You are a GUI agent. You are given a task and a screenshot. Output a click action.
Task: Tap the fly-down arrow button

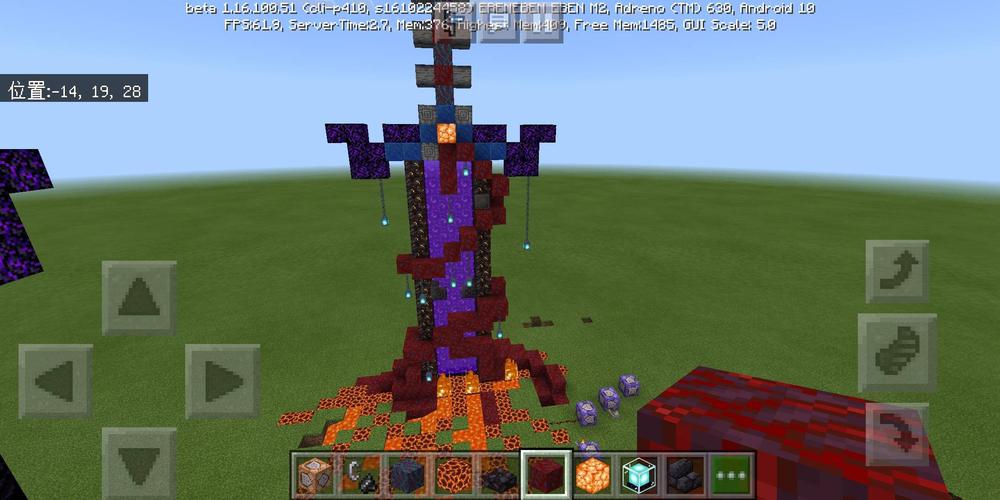[x=896, y=434]
